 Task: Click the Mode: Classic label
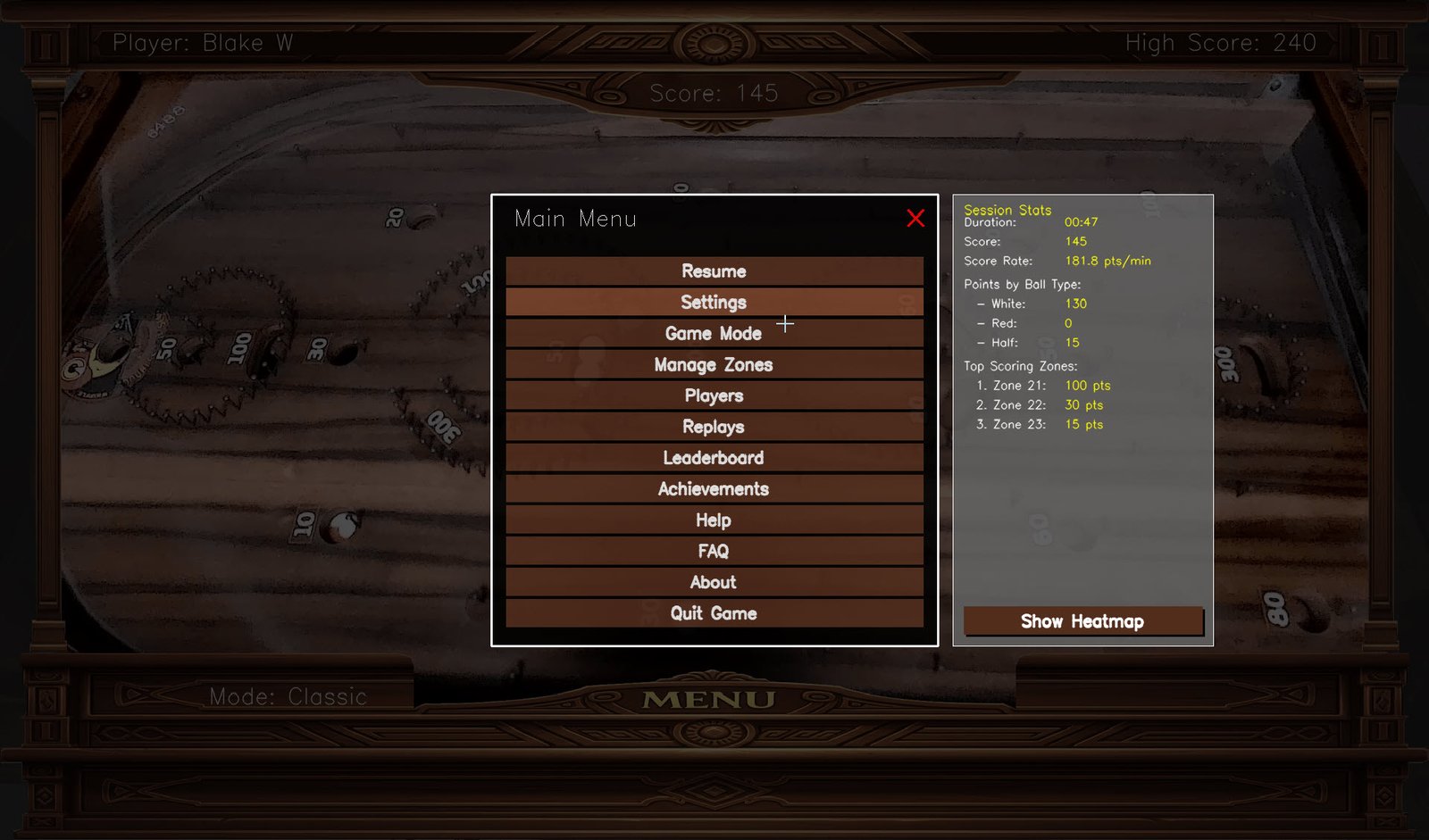click(x=288, y=696)
